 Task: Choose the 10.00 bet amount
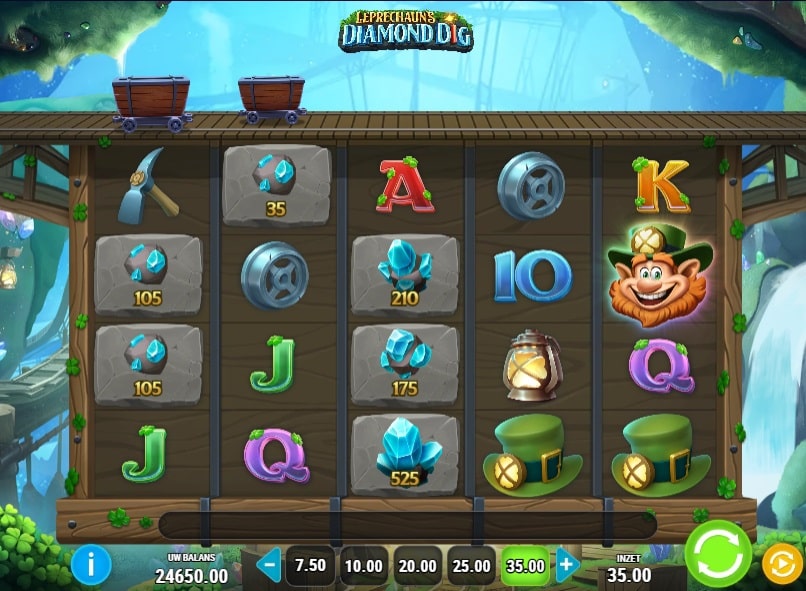click(364, 565)
